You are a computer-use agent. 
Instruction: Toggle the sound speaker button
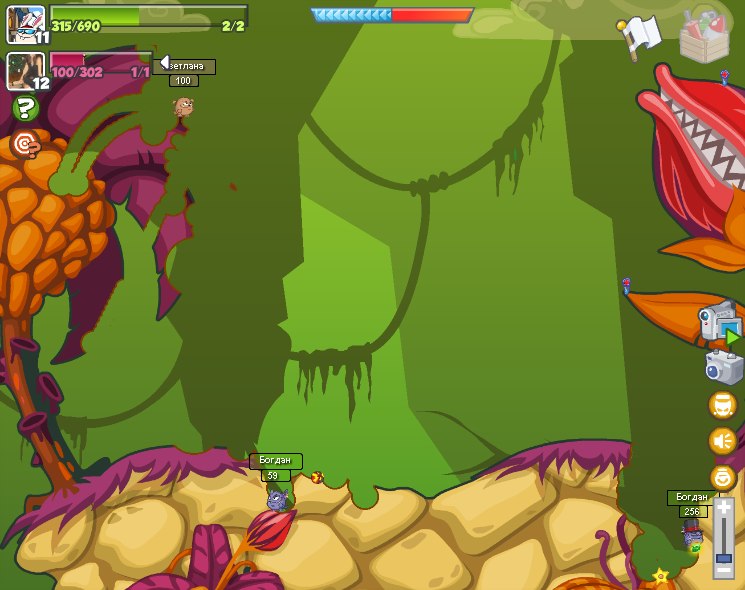[722, 441]
